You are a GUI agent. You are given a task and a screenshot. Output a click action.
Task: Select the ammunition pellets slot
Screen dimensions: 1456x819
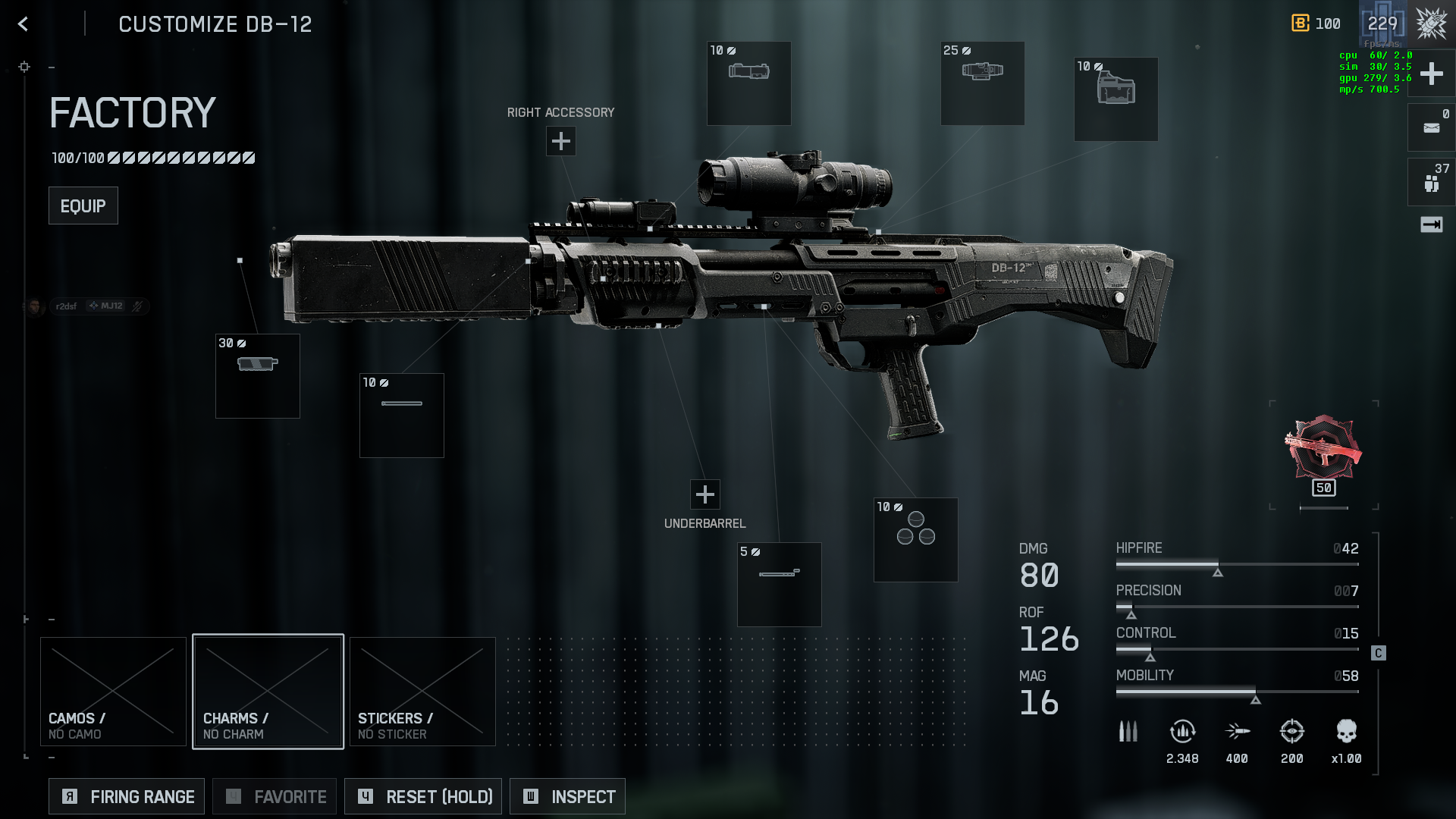pyautogui.click(x=915, y=540)
